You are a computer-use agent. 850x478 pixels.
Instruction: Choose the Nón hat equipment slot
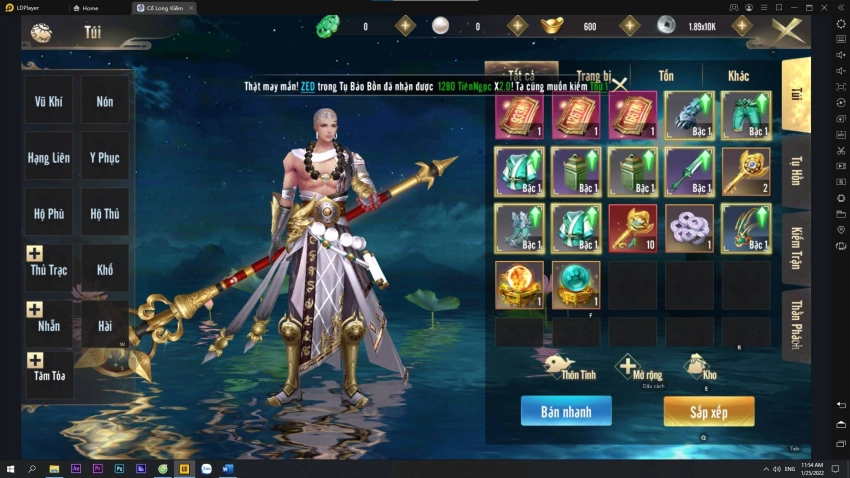coord(105,101)
